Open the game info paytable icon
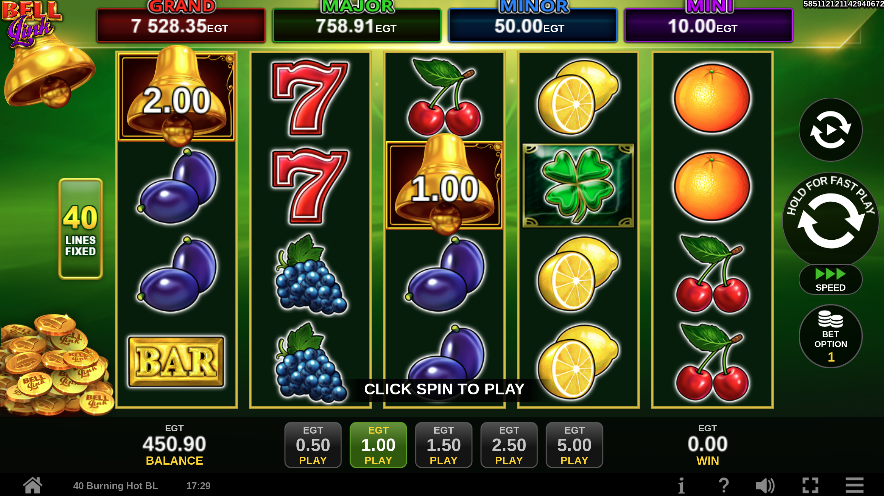The width and height of the screenshot is (884, 496). (x=681, y=486)
